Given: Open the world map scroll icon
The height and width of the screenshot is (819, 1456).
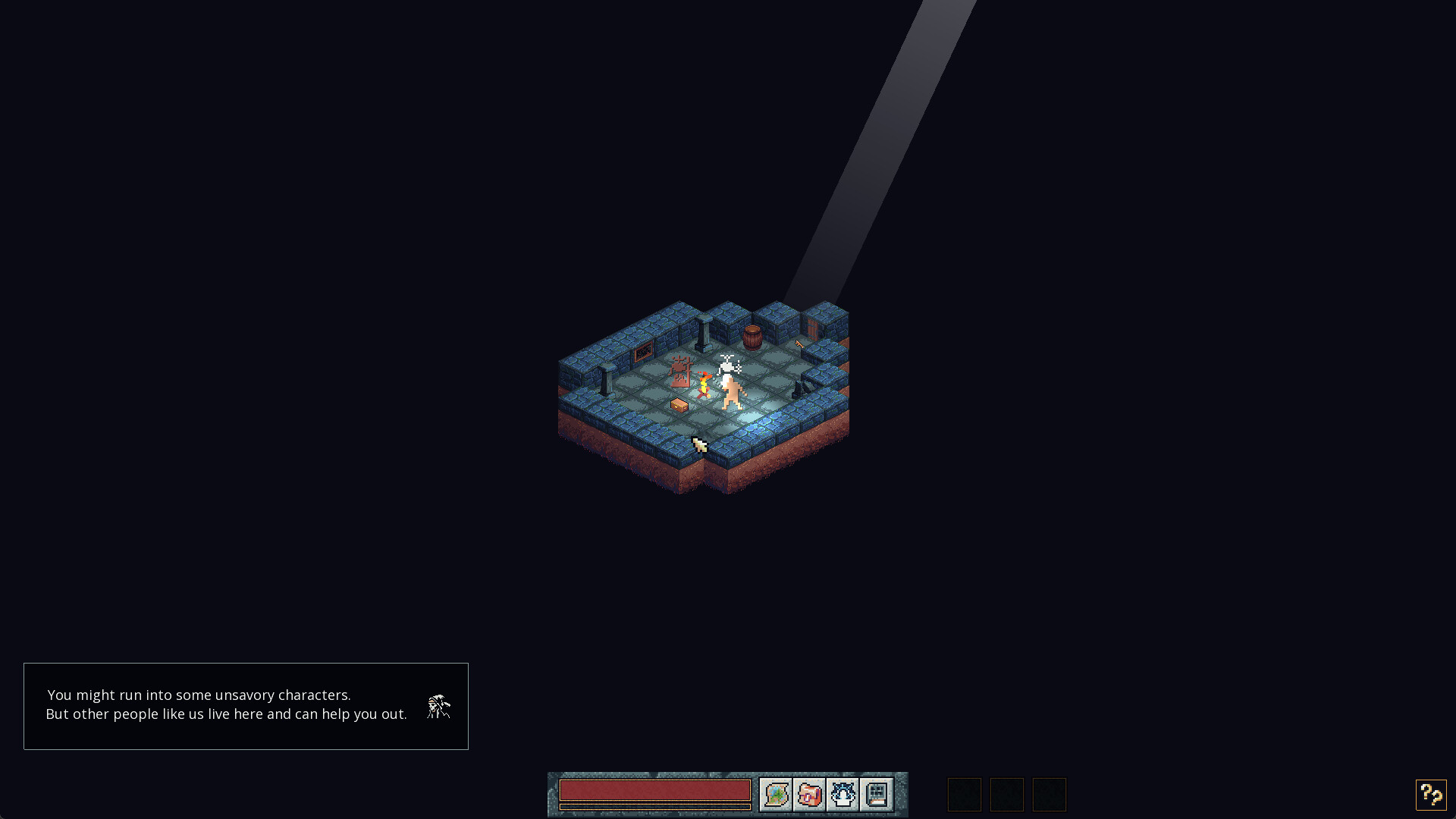Looking at the screenshot, I should pos(775,794).
